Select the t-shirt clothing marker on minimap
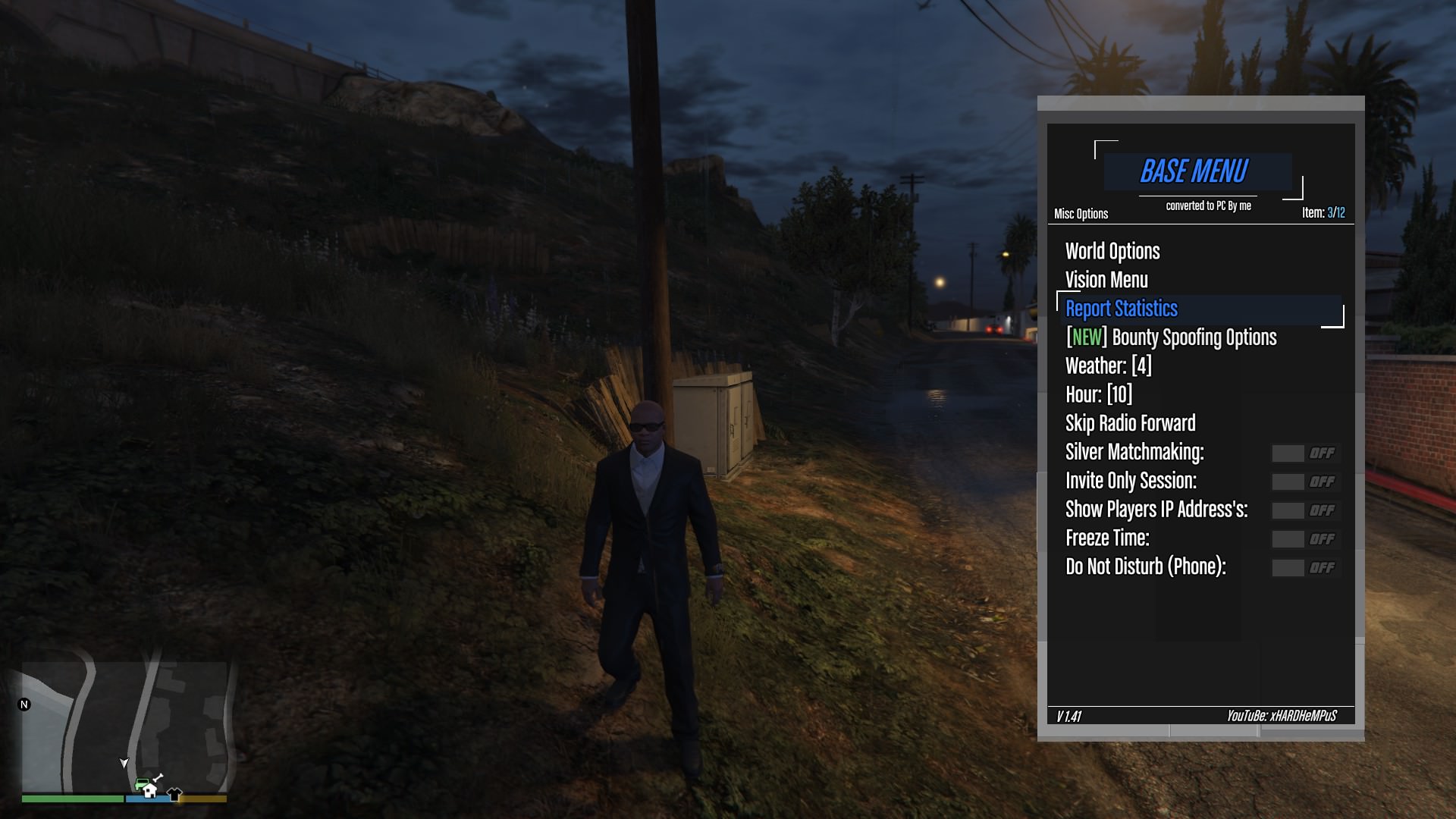Viewport: 1456px width, 819px height. (174, 794)
